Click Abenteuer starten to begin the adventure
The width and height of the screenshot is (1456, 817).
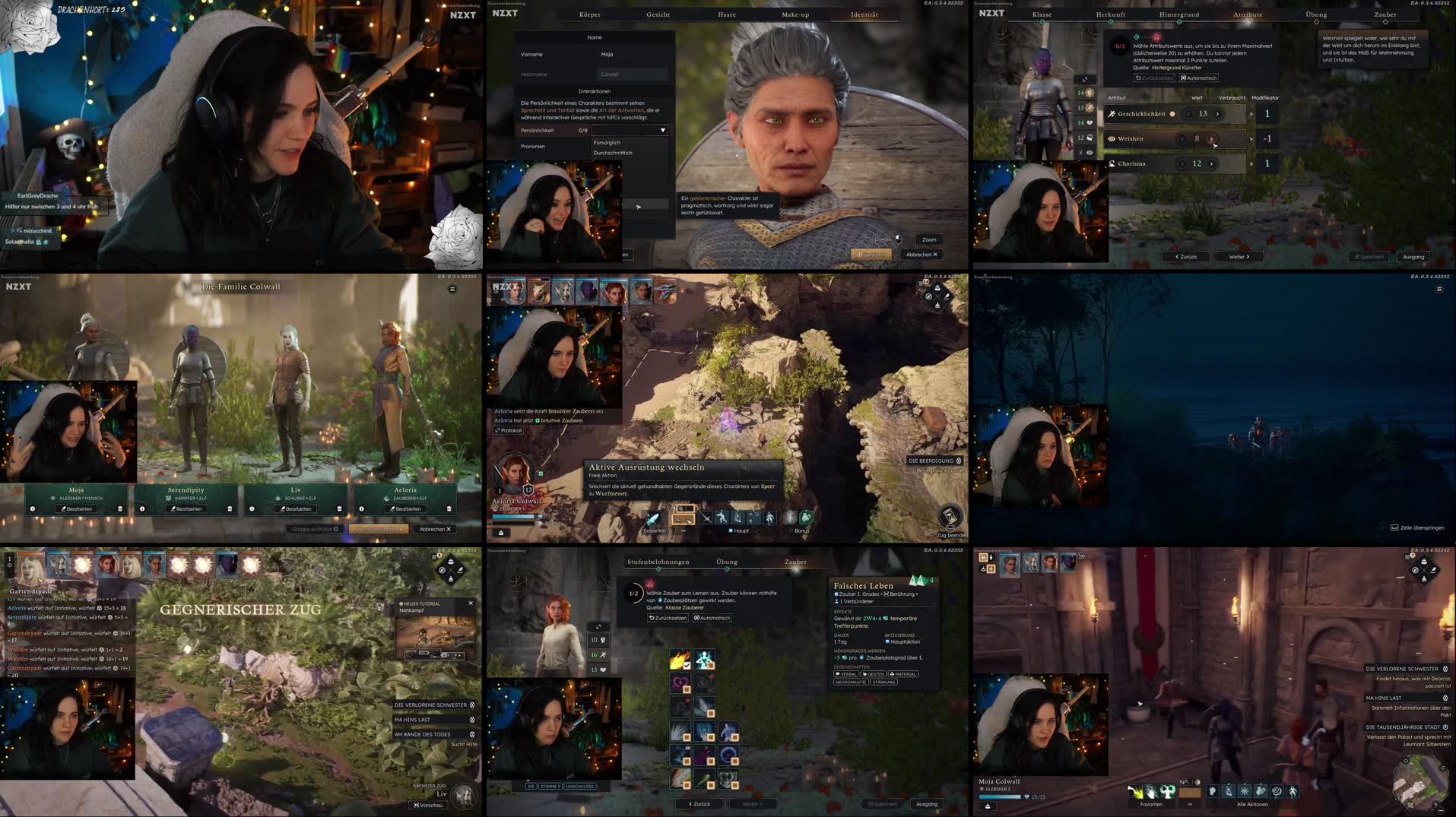point(380,529)
